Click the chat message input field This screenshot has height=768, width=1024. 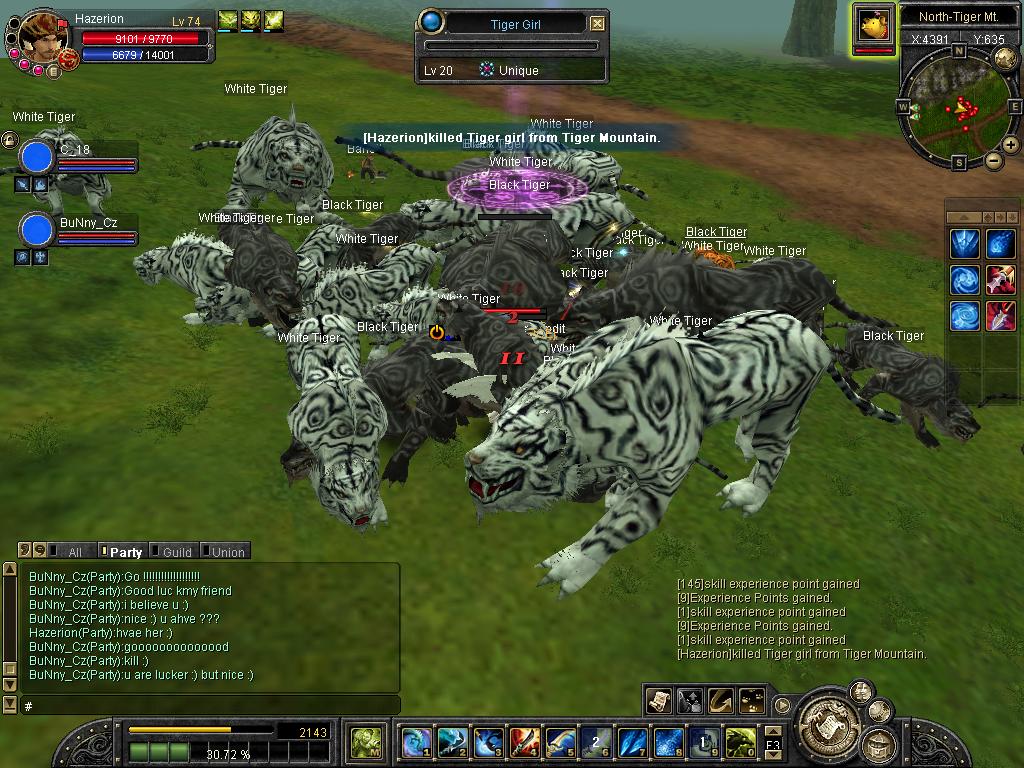point(210,705)
